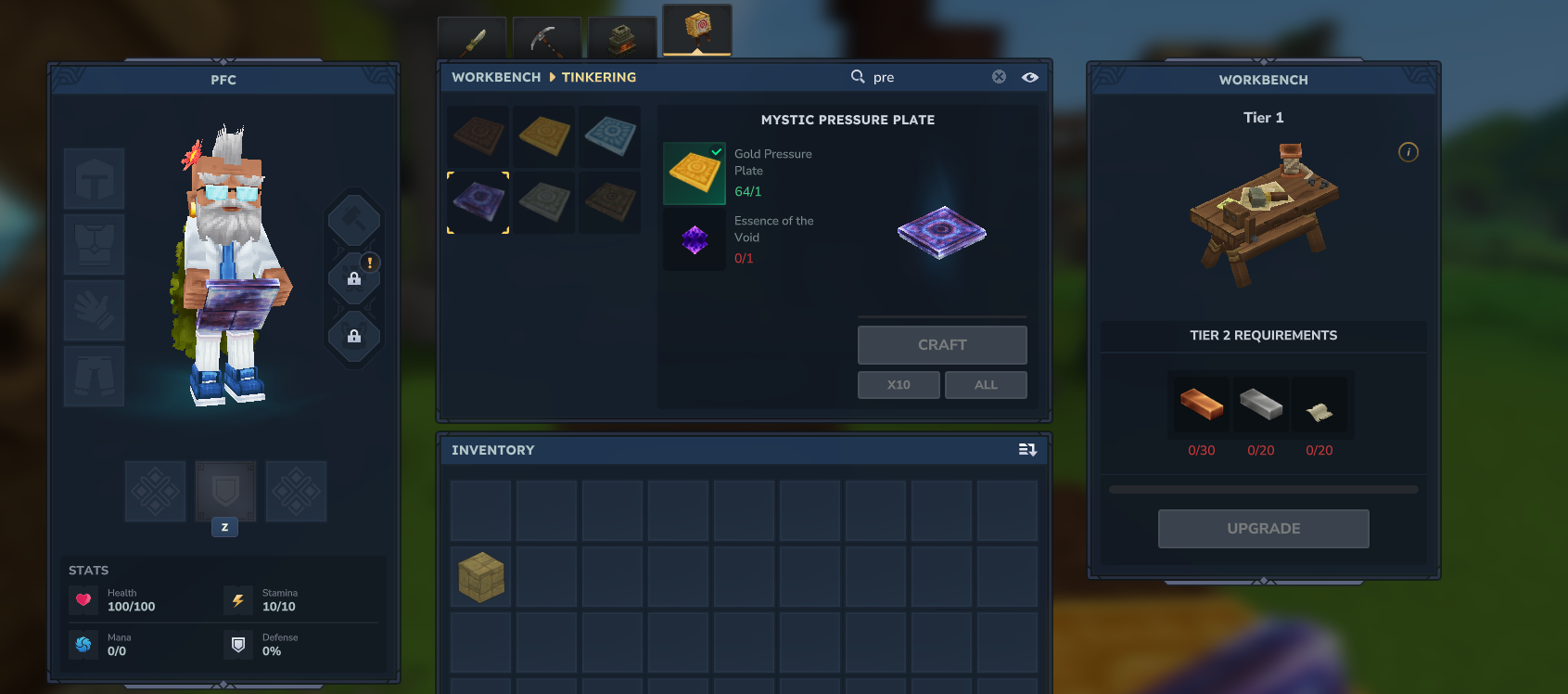The height and width of the screenshot is (694, 1568).
Task: Select the leggings equipment slot
Action: click(x=93, y=376)
